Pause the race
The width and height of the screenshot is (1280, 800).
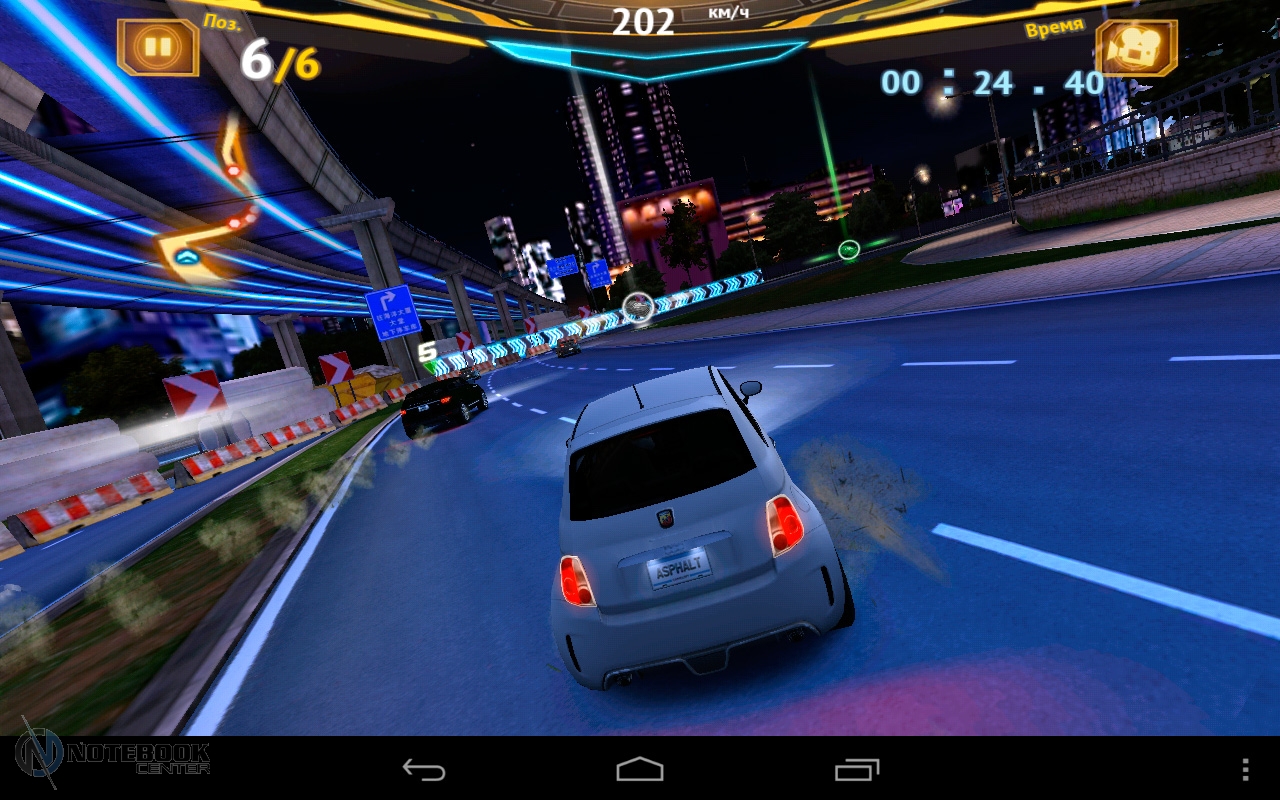158,46
